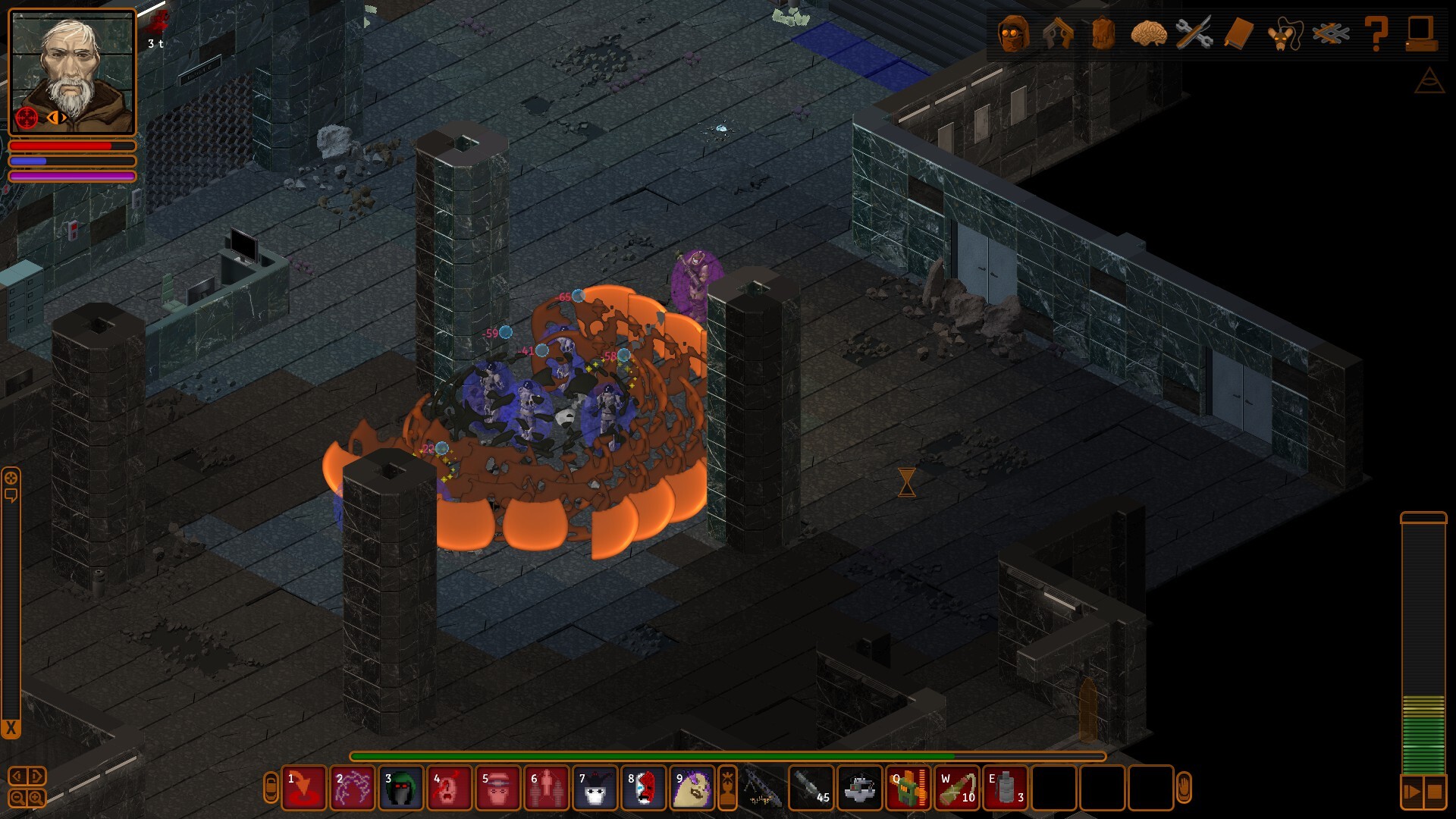Image resolution: width=1456 pixels, height=819 pixels.
Task: Click the hourglass end turn icon
Action: click(907, 482)
